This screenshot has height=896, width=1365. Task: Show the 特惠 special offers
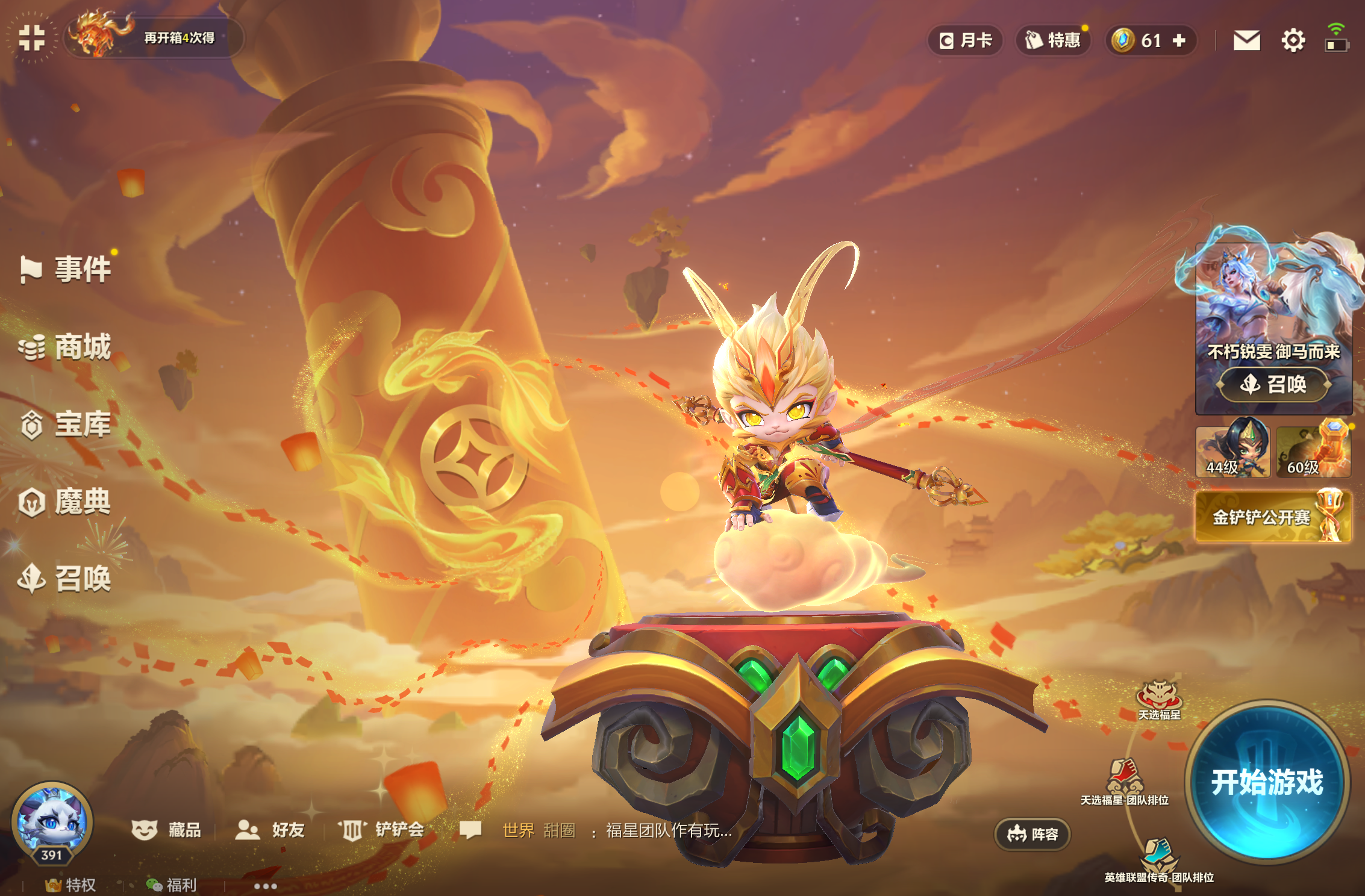coord(1053,40)
